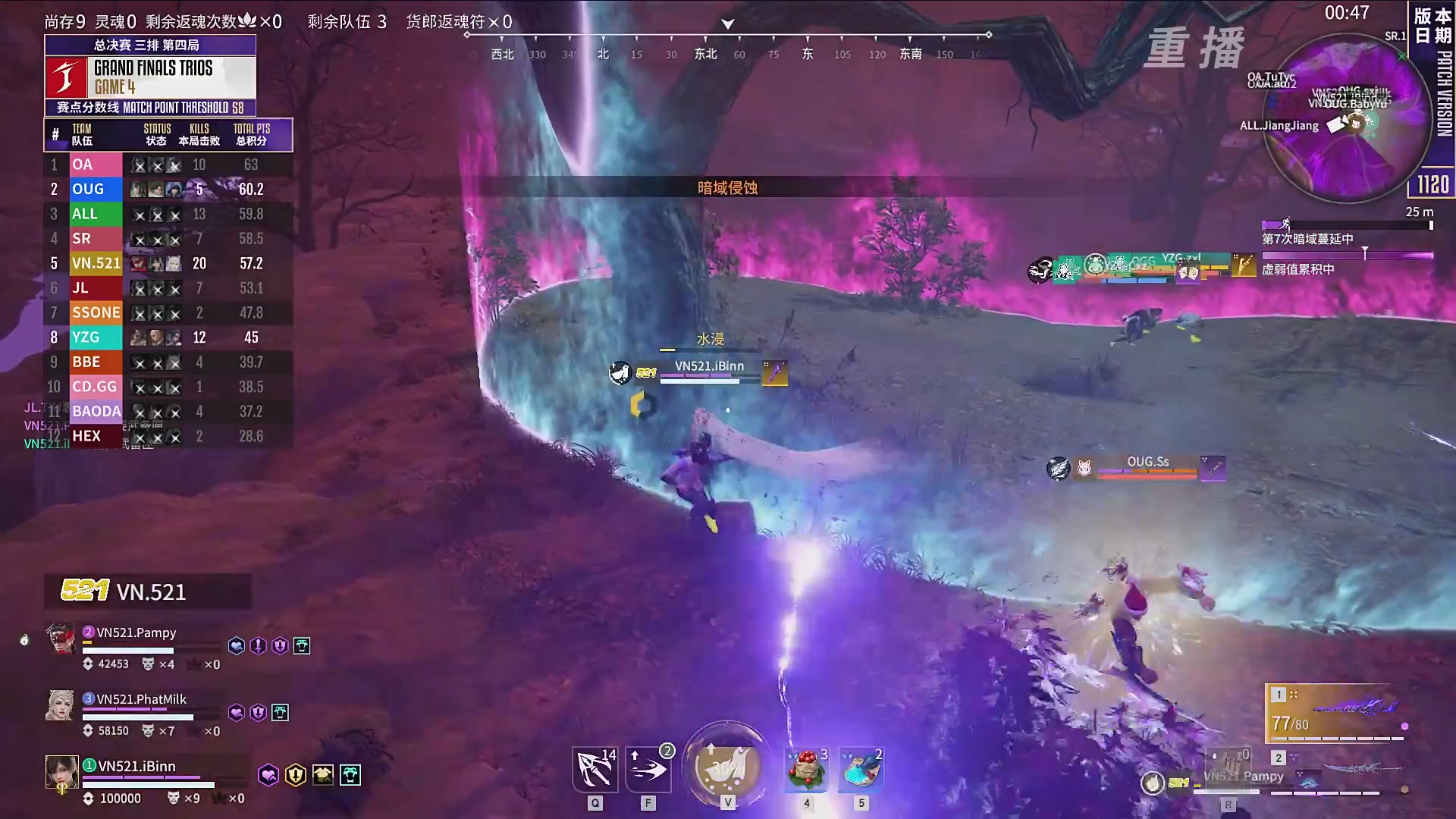Select VN521.iBinn's gold shield buff icon
The width and height of the screenshot is (1456, 819).
[295, 774]
